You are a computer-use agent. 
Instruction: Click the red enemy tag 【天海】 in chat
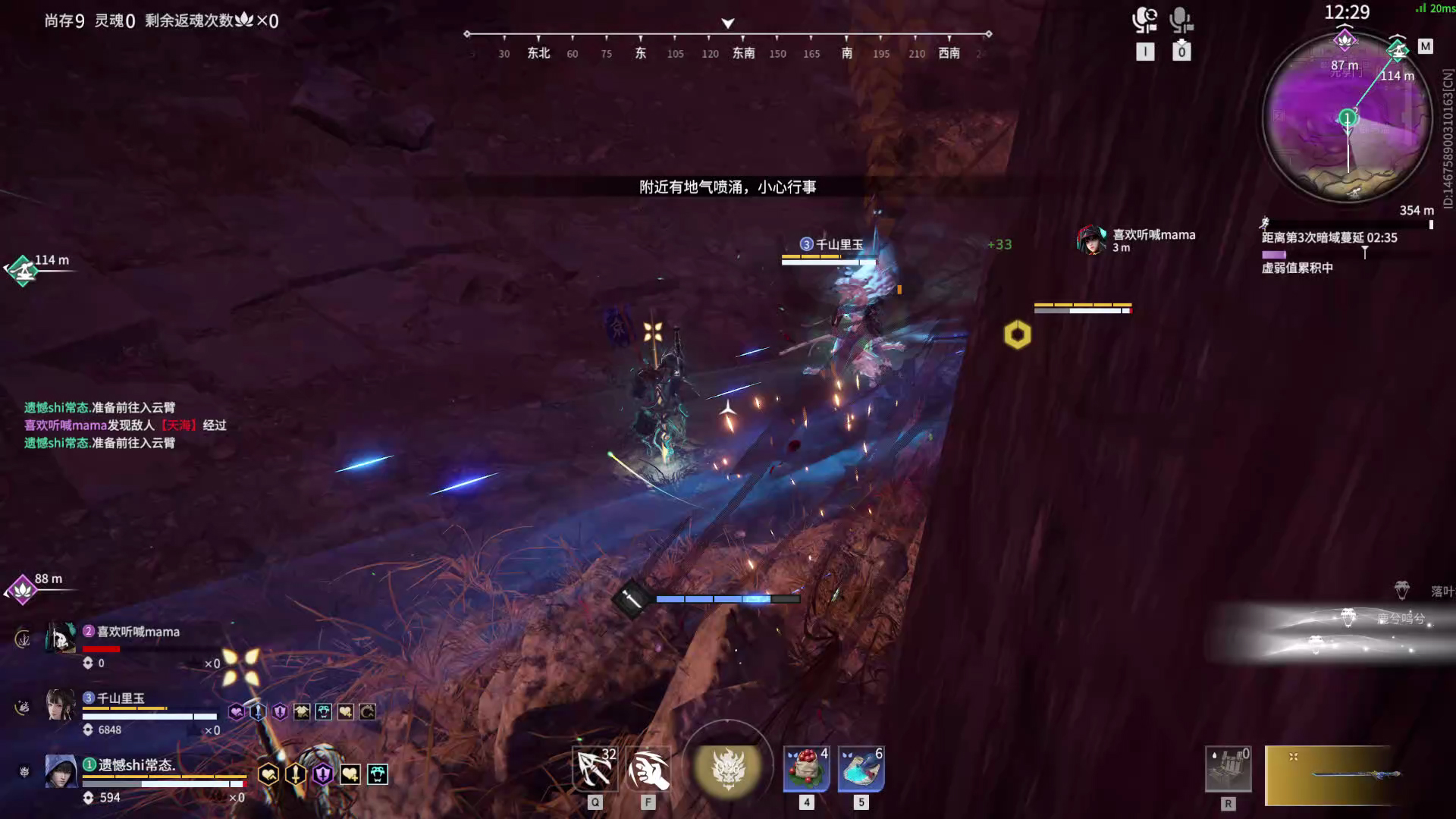(179, 425)
